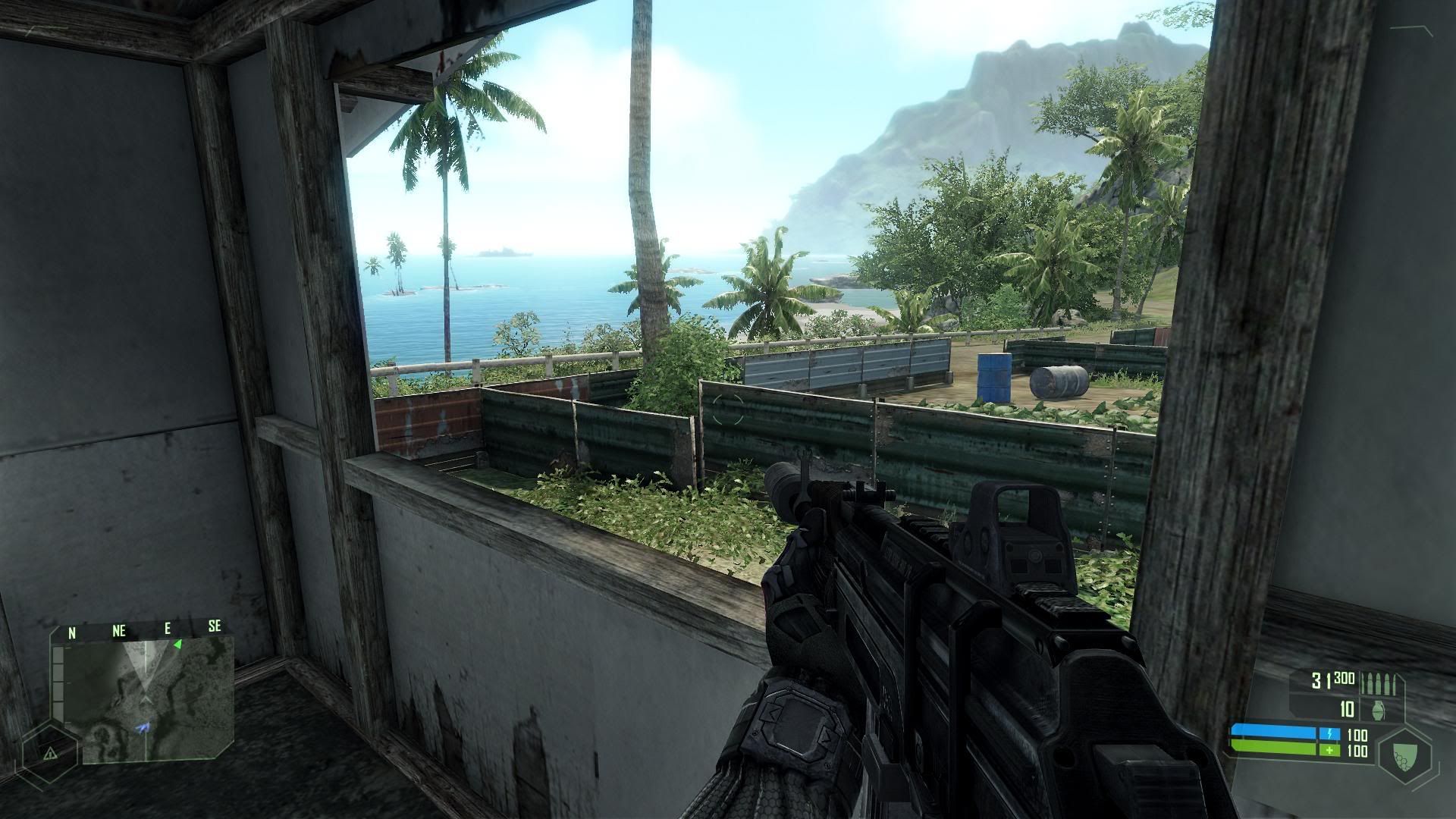Click the frag grenade icon
This screenshot has height=819, width=1456.
pos(1378,711)
